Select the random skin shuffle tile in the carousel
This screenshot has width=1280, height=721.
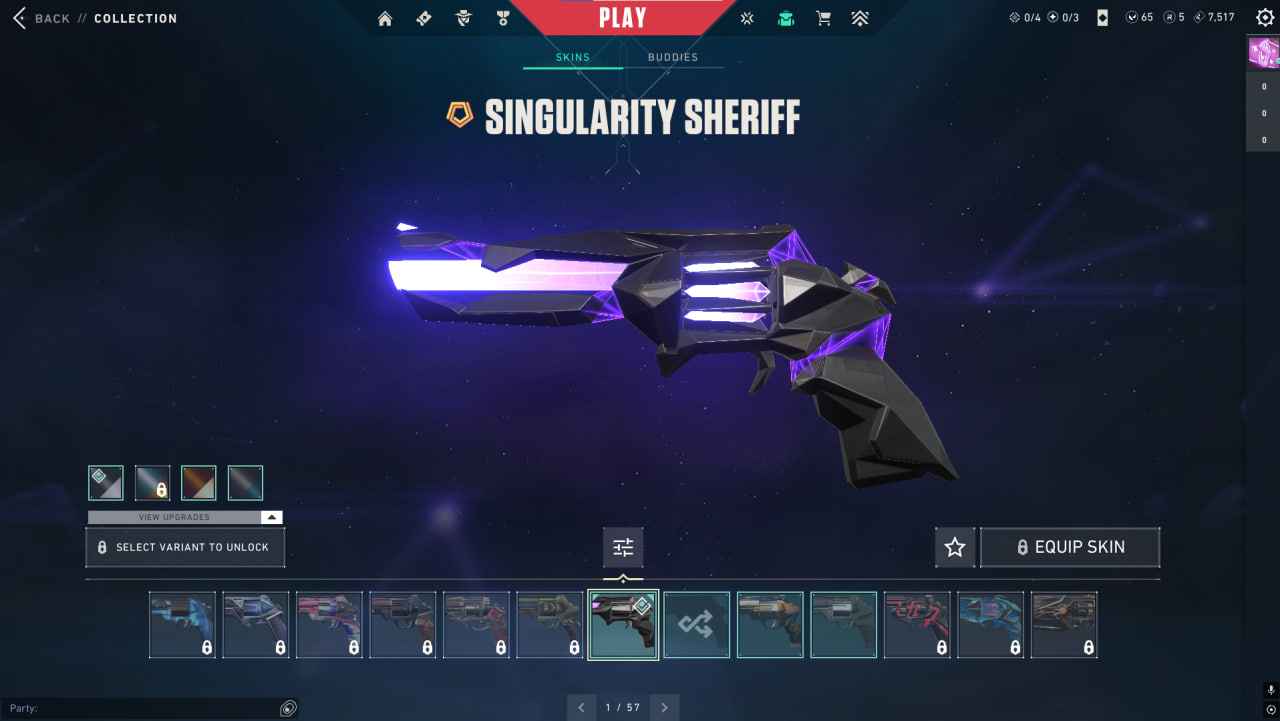(696, 624)
